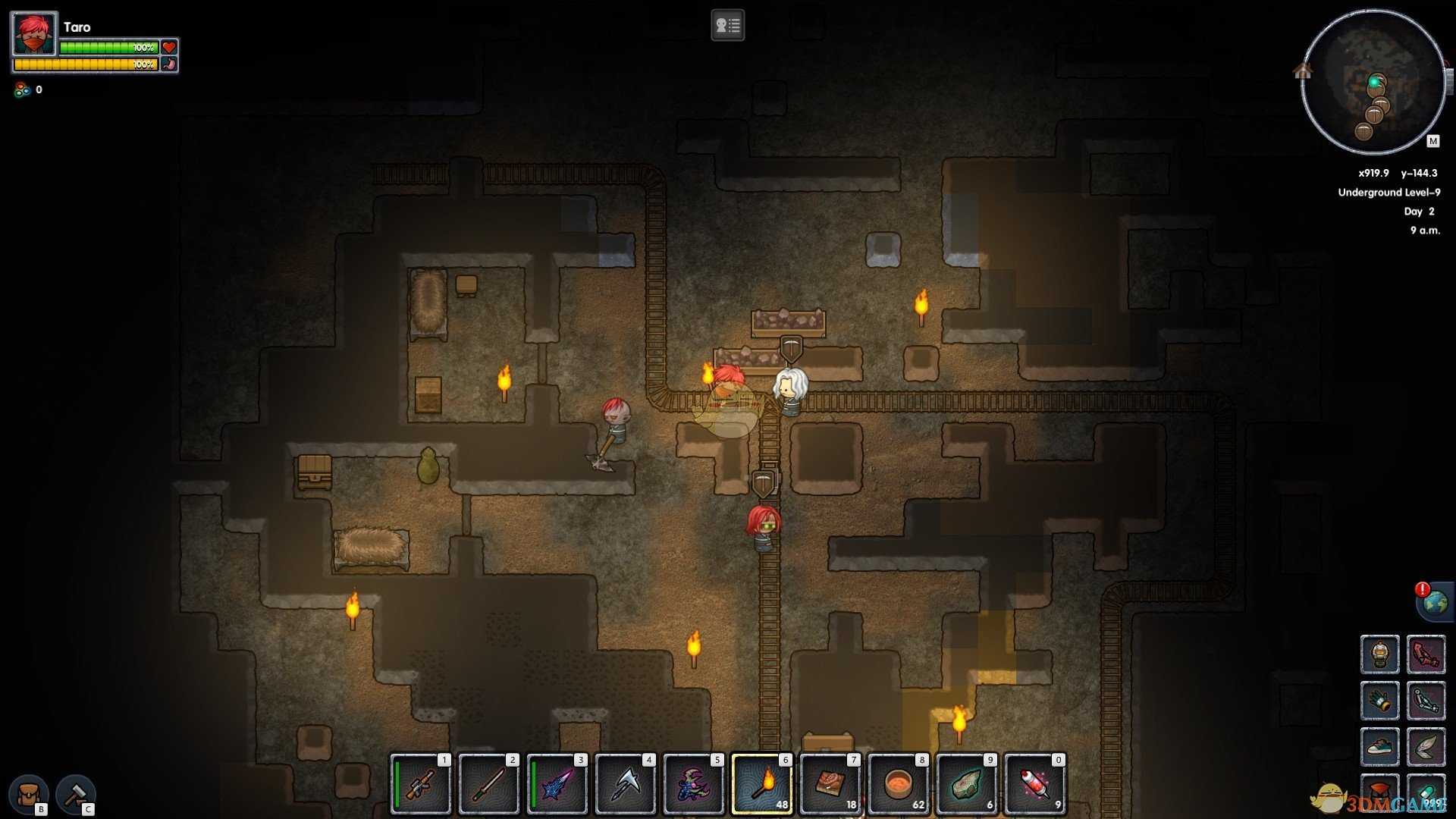Select the pickaxe hotbar slot
Screen dimensions: 1456x819
tap(626, 784)
